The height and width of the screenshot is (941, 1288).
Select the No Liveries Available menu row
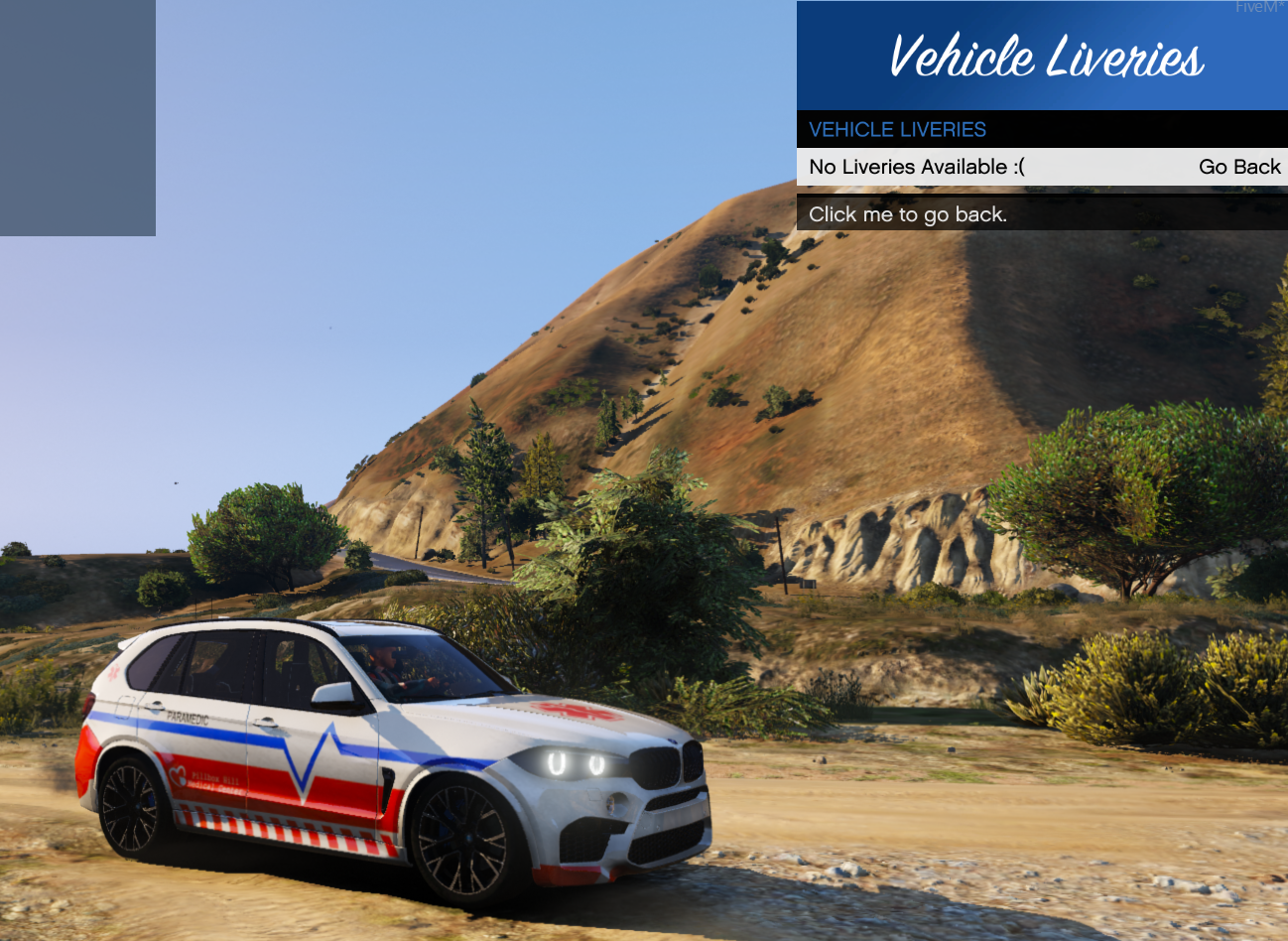coord(1042,167)
